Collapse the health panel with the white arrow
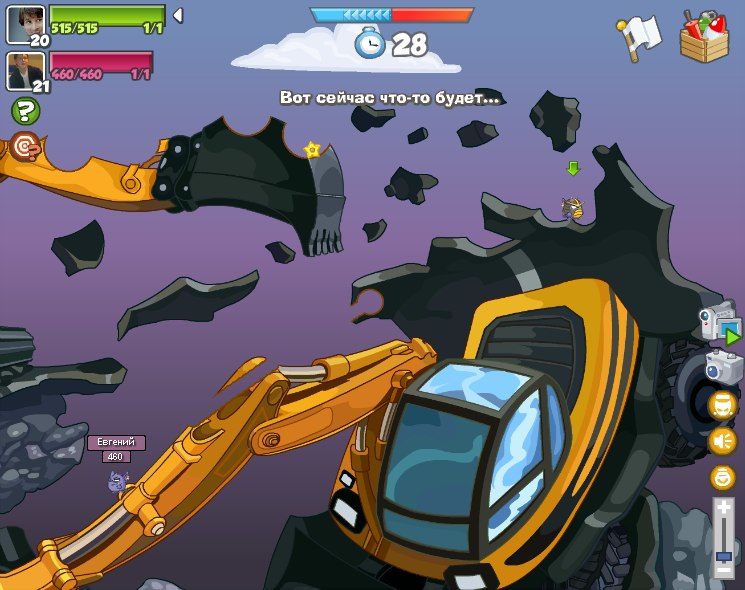The image size is (745, 590). tap(177, 15)
